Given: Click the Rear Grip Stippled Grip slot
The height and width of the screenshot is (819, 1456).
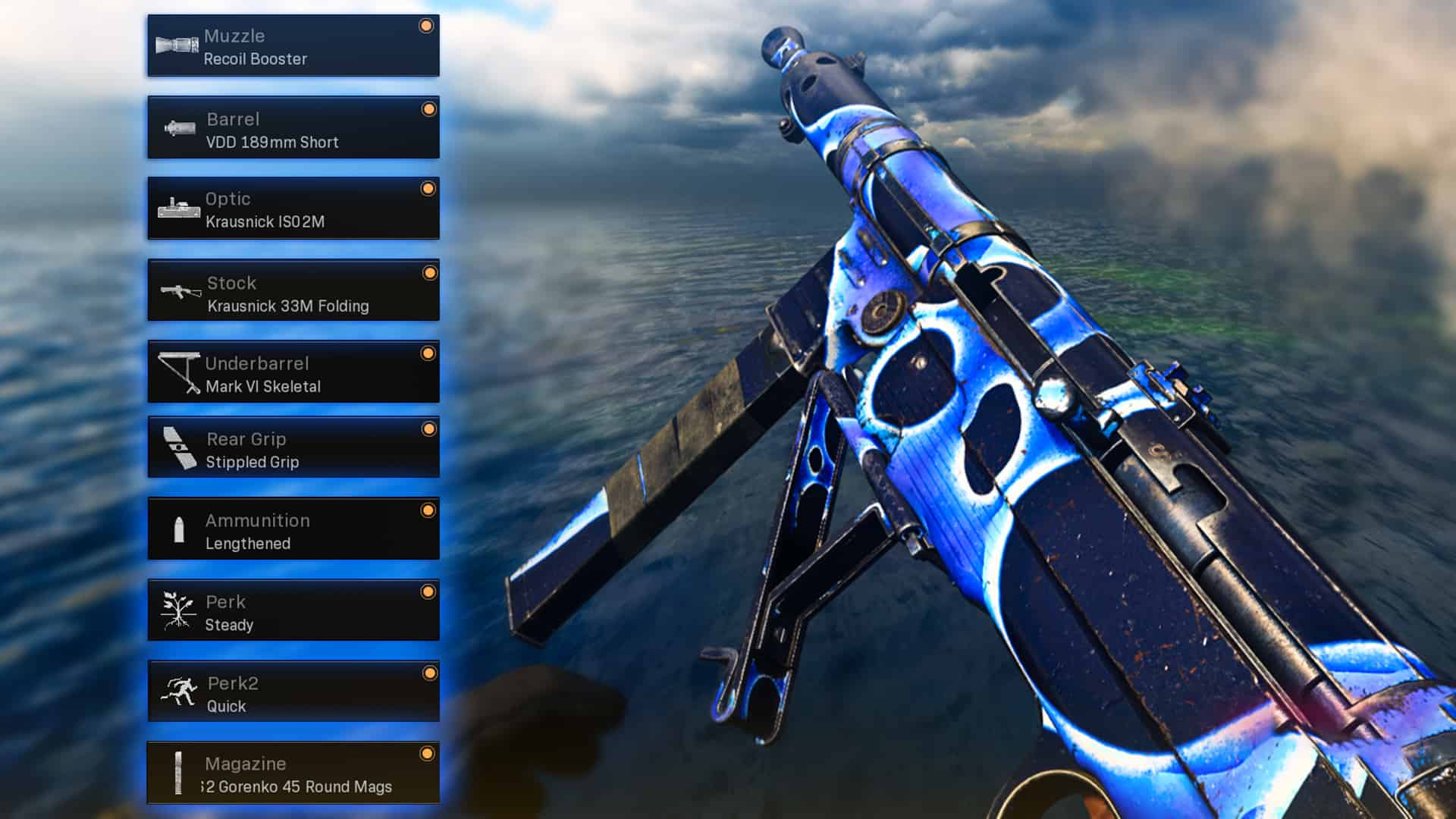Looking at the screenshot, I should click(293, 448).
